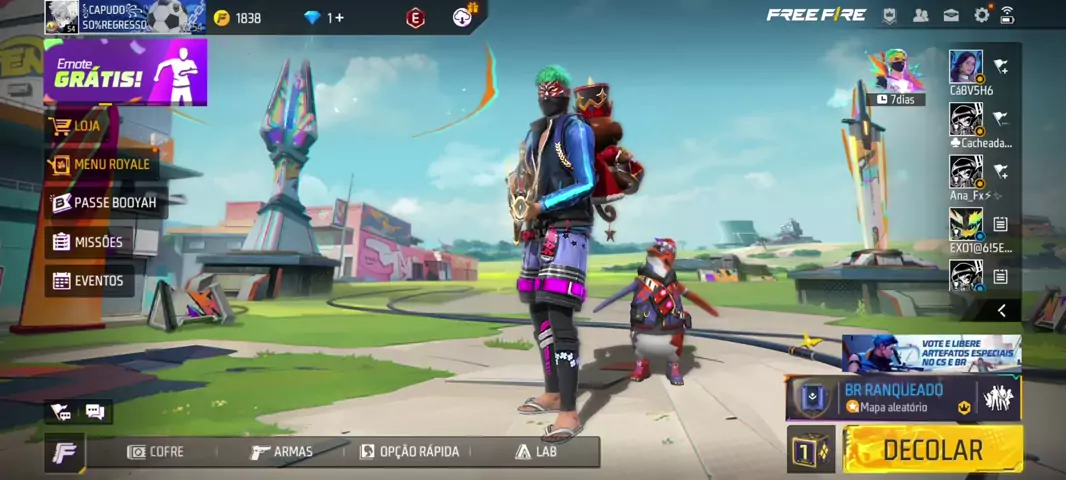This screenshot has height=480, width=1066.
Task: Open the EVENTOS calendar
Action: tap(88, 281)
